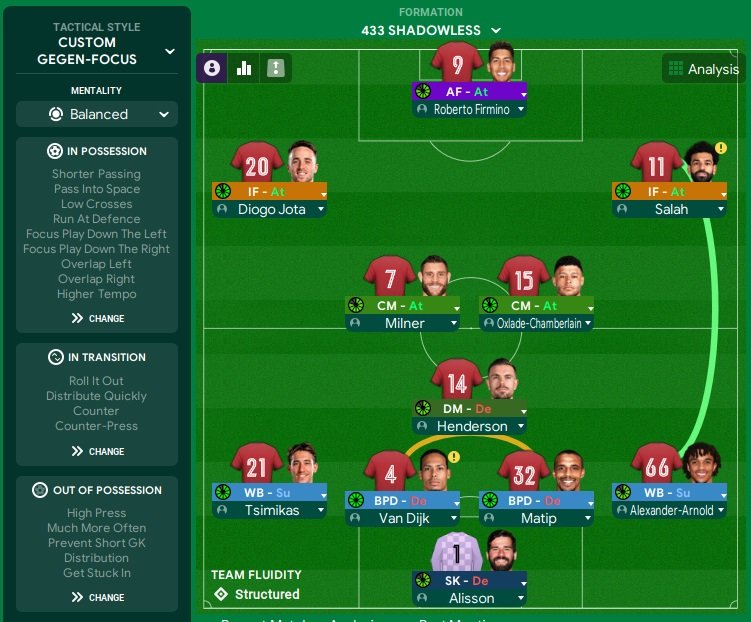
Task: Open the Balanced mentality dropdown
Action: (x=97, y=114)
